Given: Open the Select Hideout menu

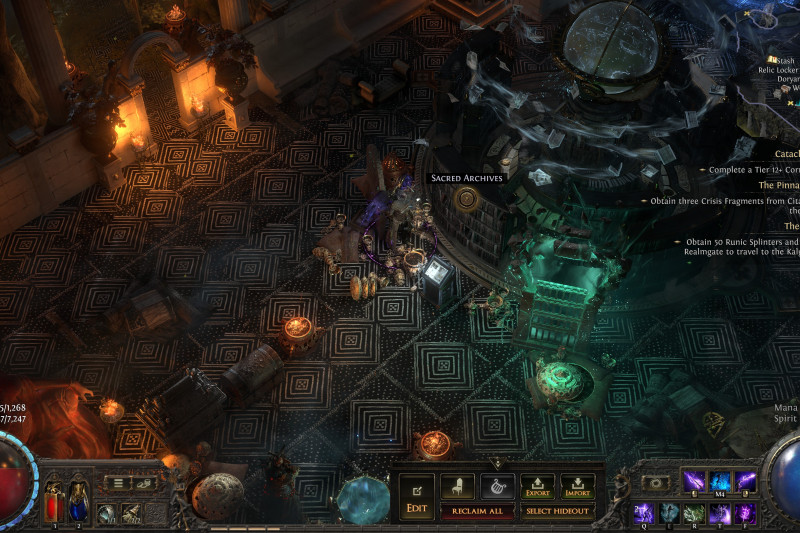Looking at the screenshot, I should click(559, 511).
